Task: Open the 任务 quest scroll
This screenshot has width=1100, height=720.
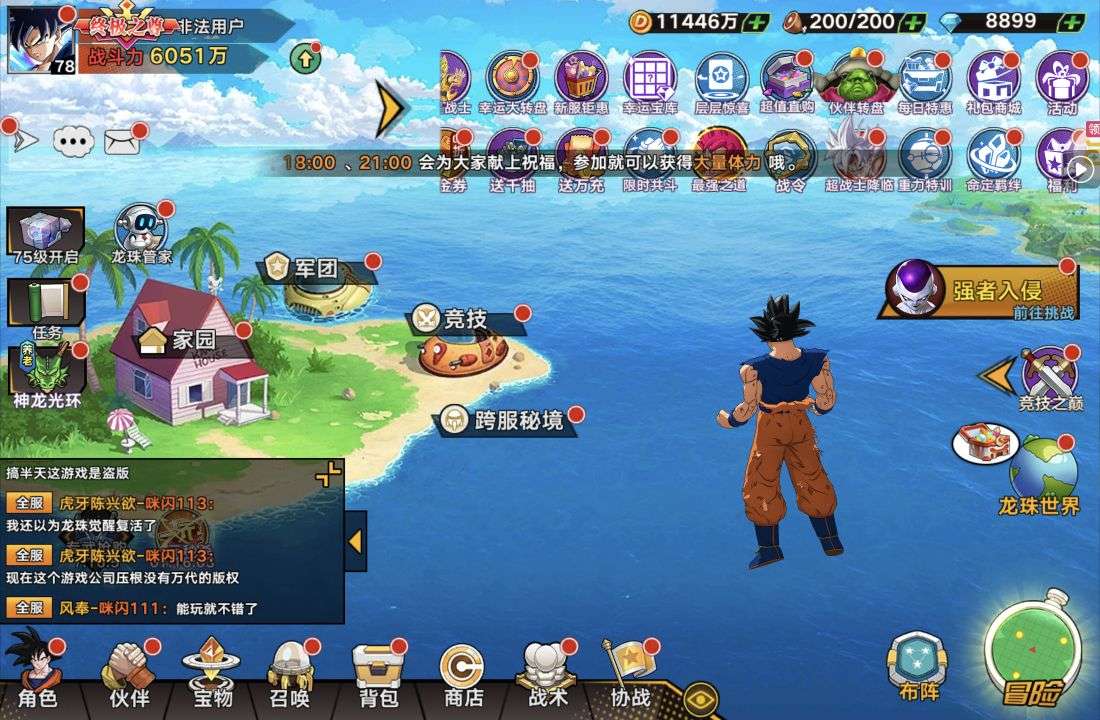Action: (46, 305)
